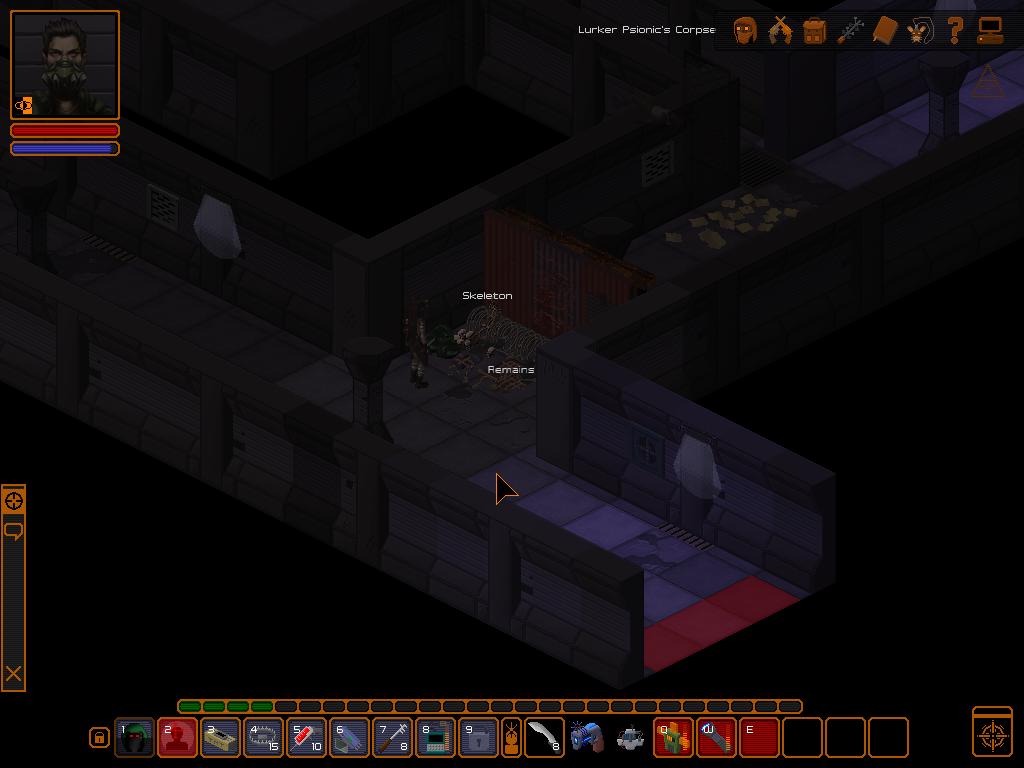1024x768 pixels.
Task: Open the character sheet hooded face icon
Action: pyautogui.click(x=745, y=30)
